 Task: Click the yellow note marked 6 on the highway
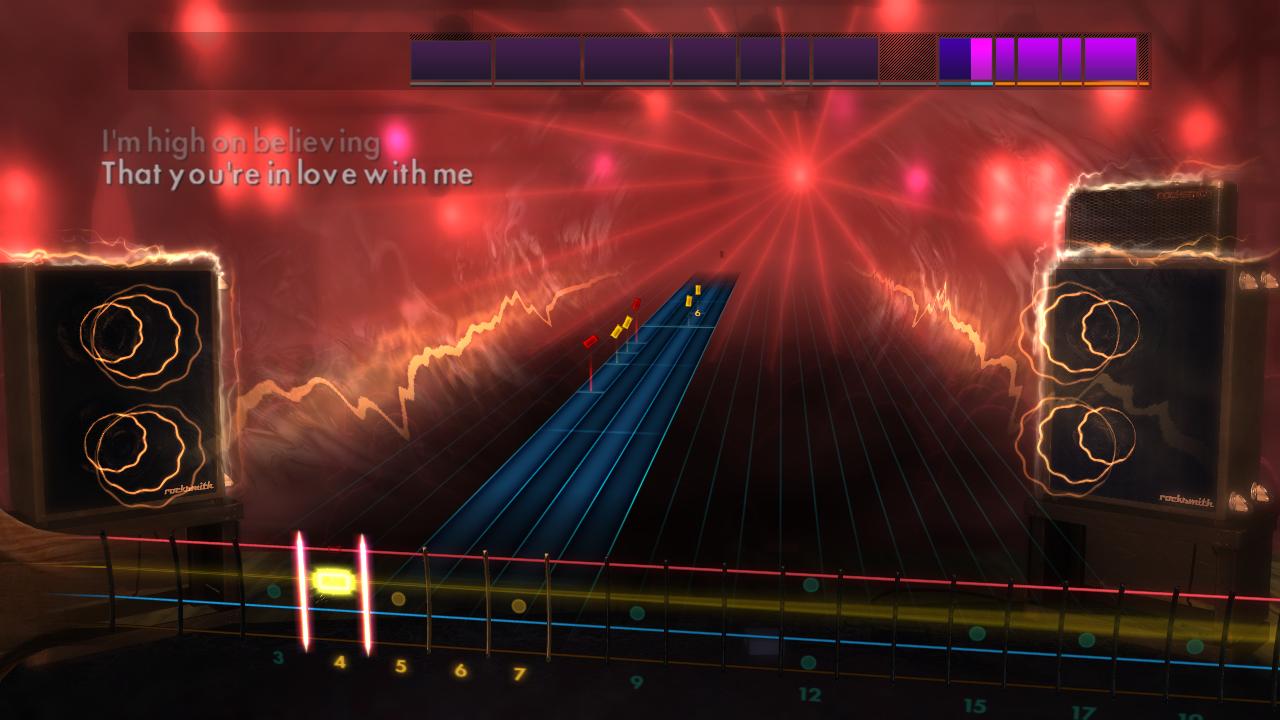[697, 289]
